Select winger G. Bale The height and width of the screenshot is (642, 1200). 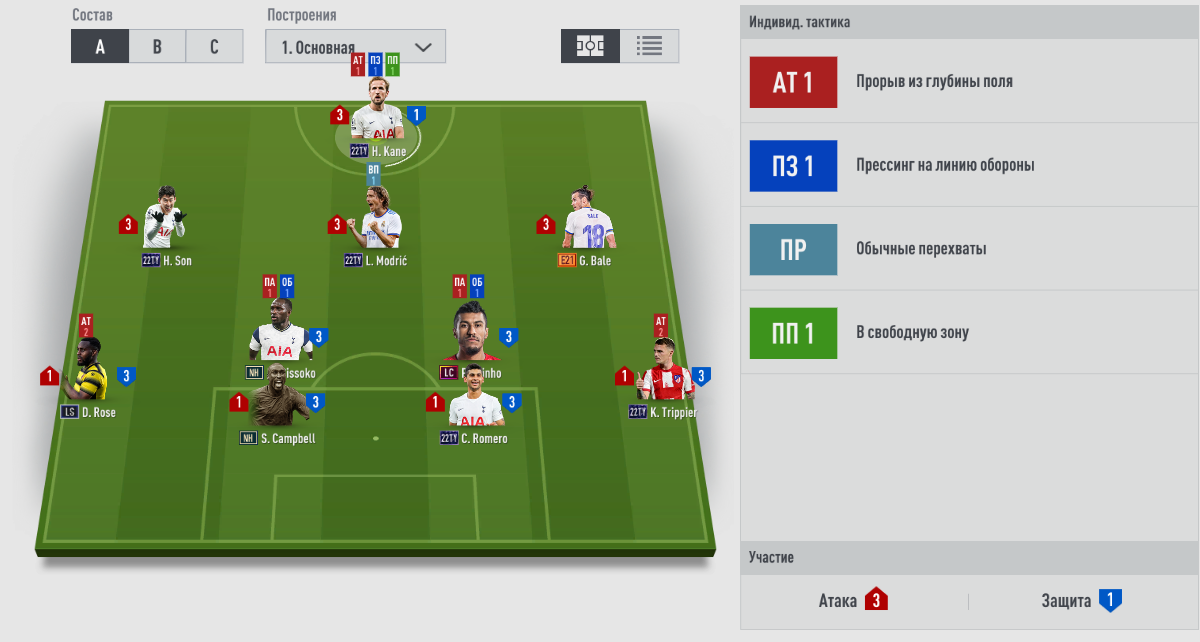(x=587, y=222)
